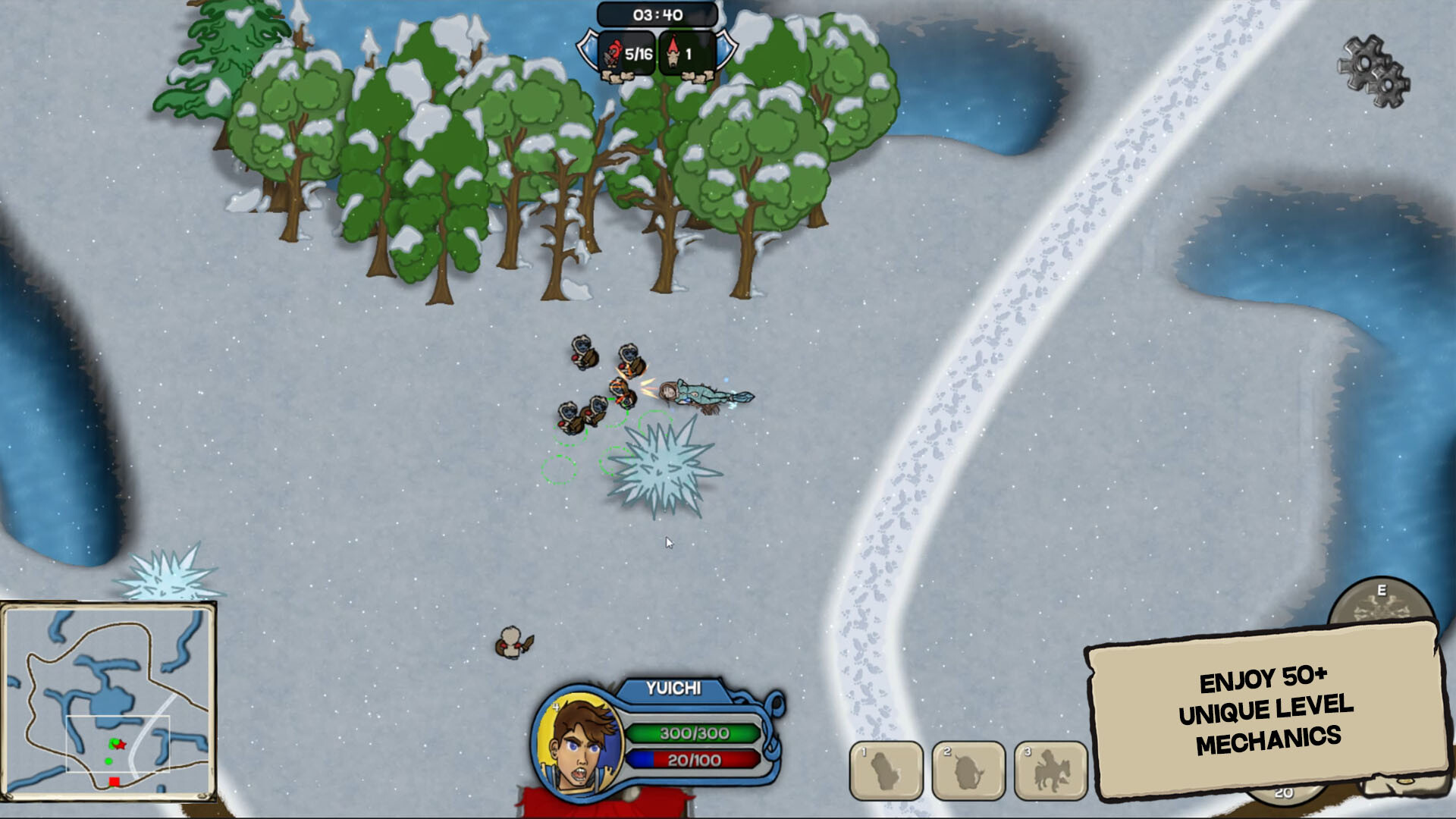Select the frozen wolf creature near the battle
The width and height of the screenshot is (1456, 819).
700,393
